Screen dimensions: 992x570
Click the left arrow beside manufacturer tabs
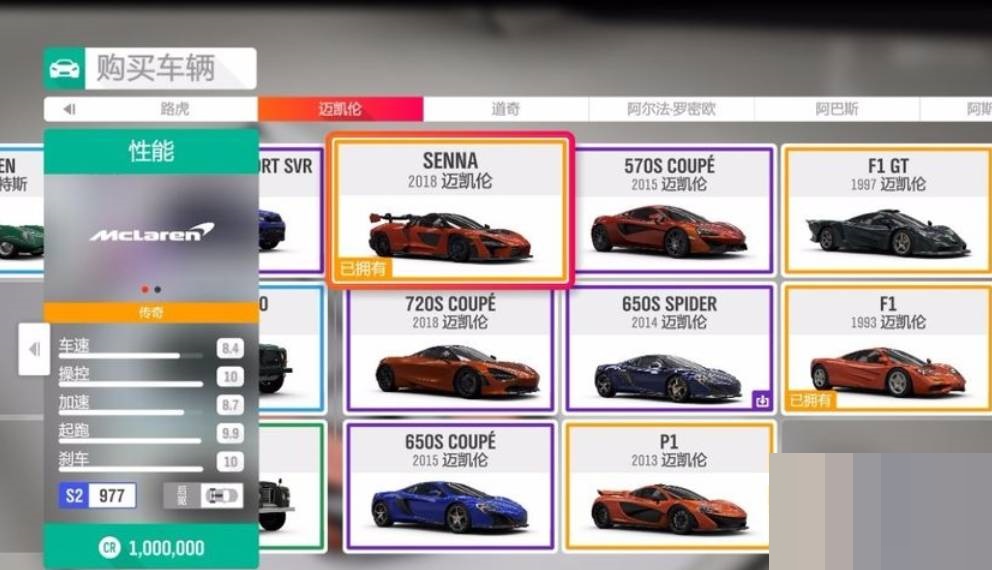point(69,109)
